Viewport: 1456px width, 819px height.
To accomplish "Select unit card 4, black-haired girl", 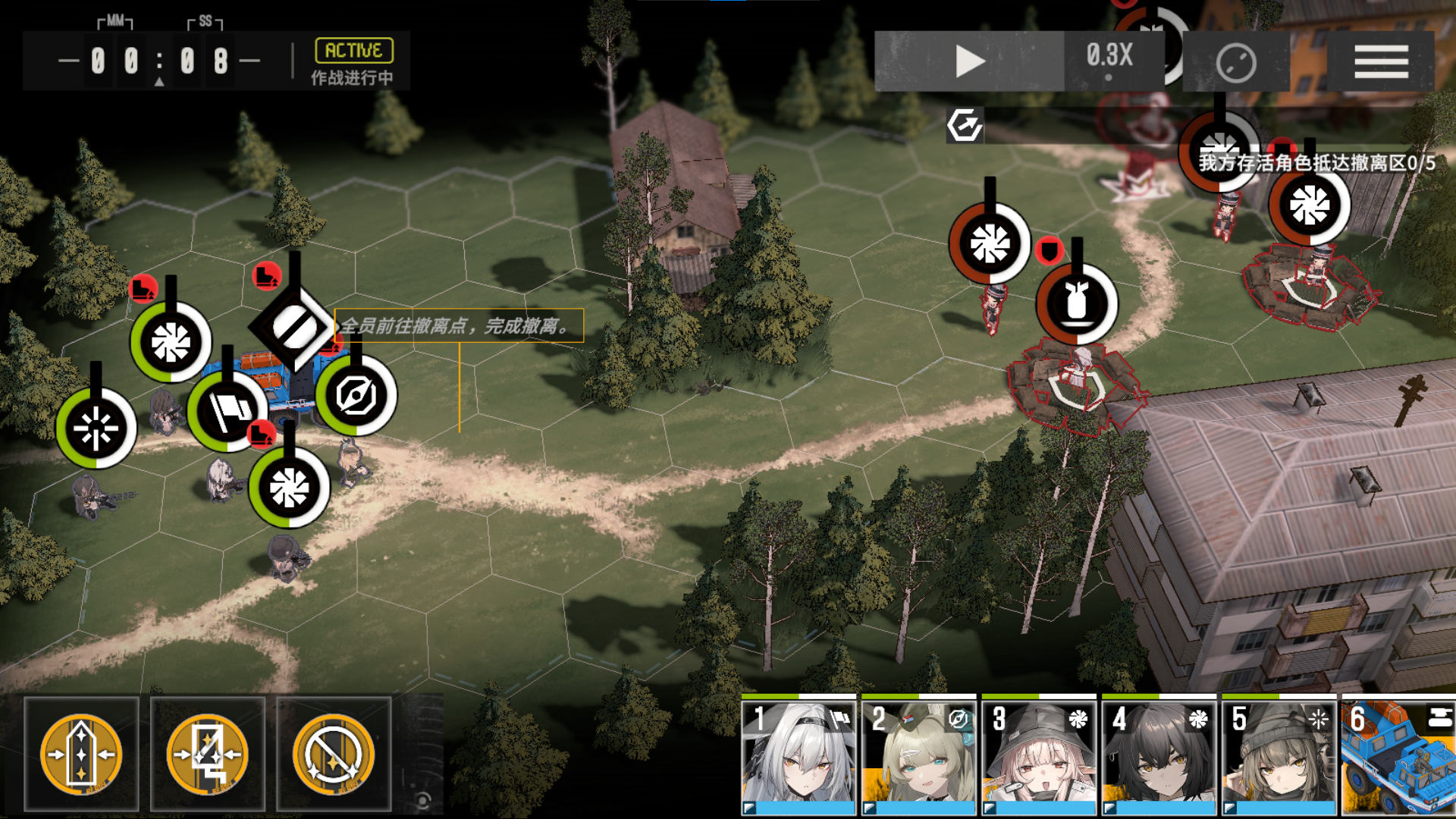I will click(x=1159, y=755).
